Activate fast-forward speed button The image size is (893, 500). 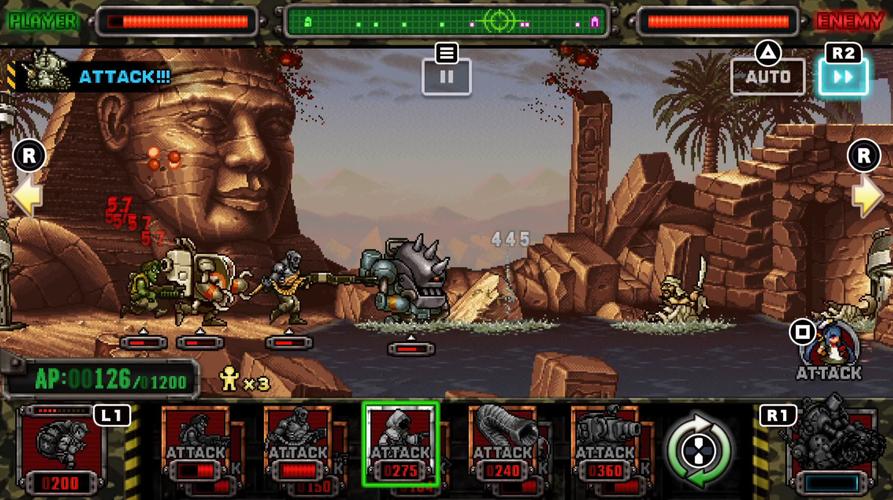[x=842, y=76]
